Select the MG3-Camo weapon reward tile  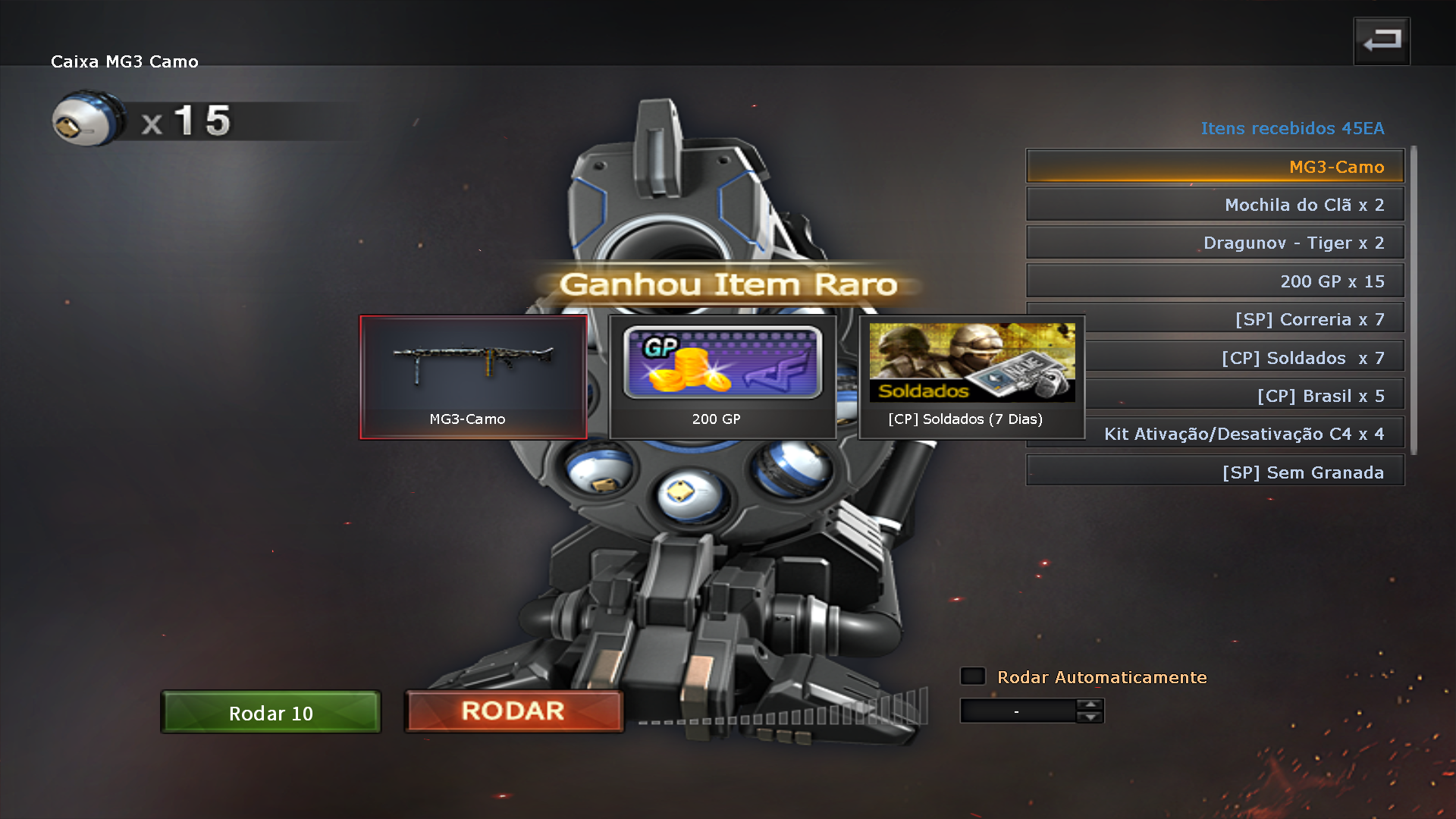click(473, 377)
